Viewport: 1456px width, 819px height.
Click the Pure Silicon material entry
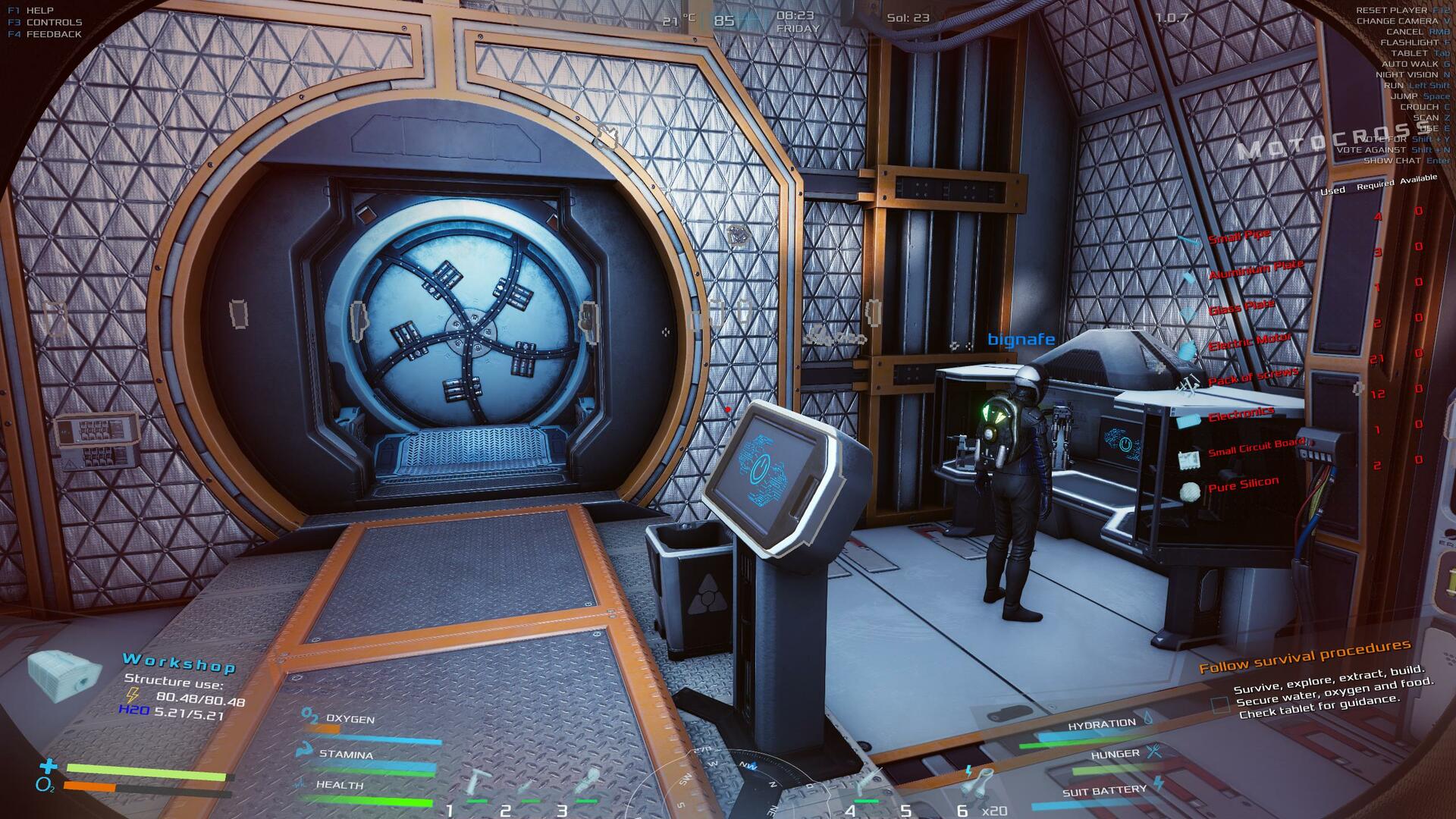pyautogui.click(x=1243, y=484)
